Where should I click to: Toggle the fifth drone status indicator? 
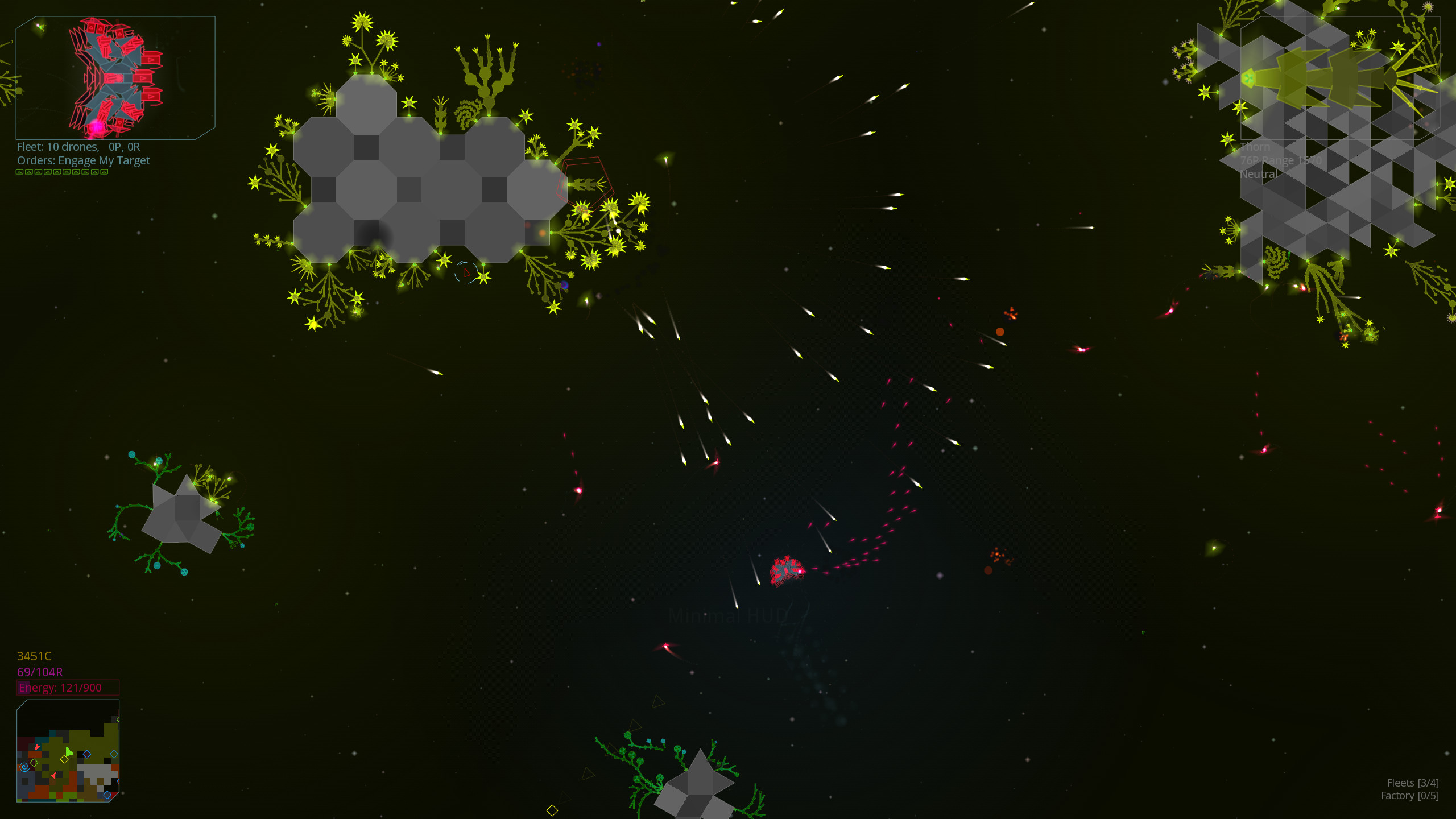tap(57, 172)
